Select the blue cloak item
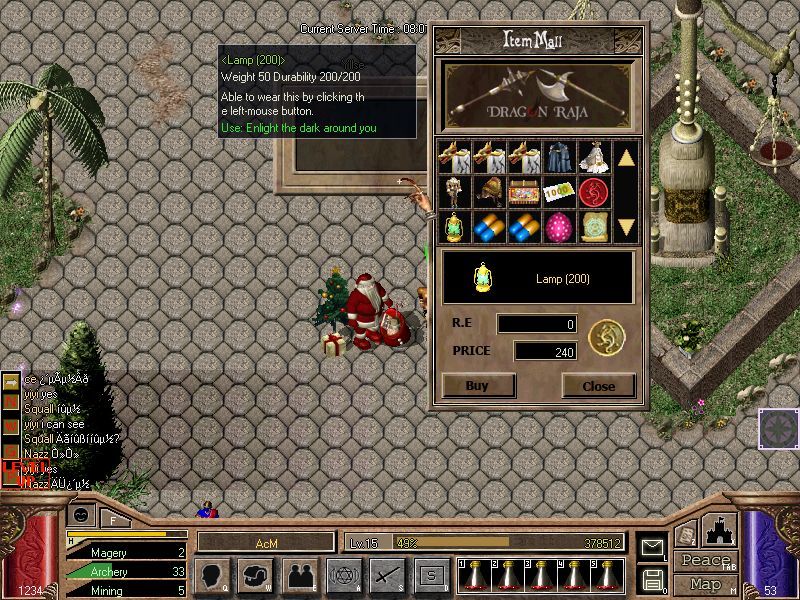 [x=558, y=157]
